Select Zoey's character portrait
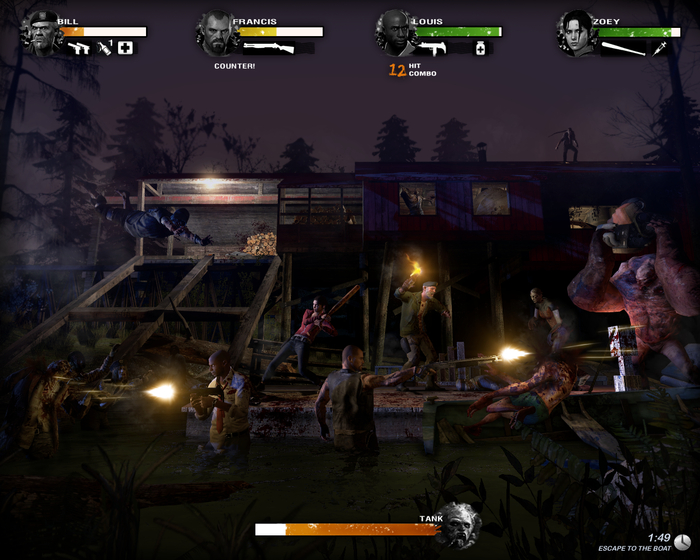The height and width of the screenshot is (560, 700). point(577,33)
